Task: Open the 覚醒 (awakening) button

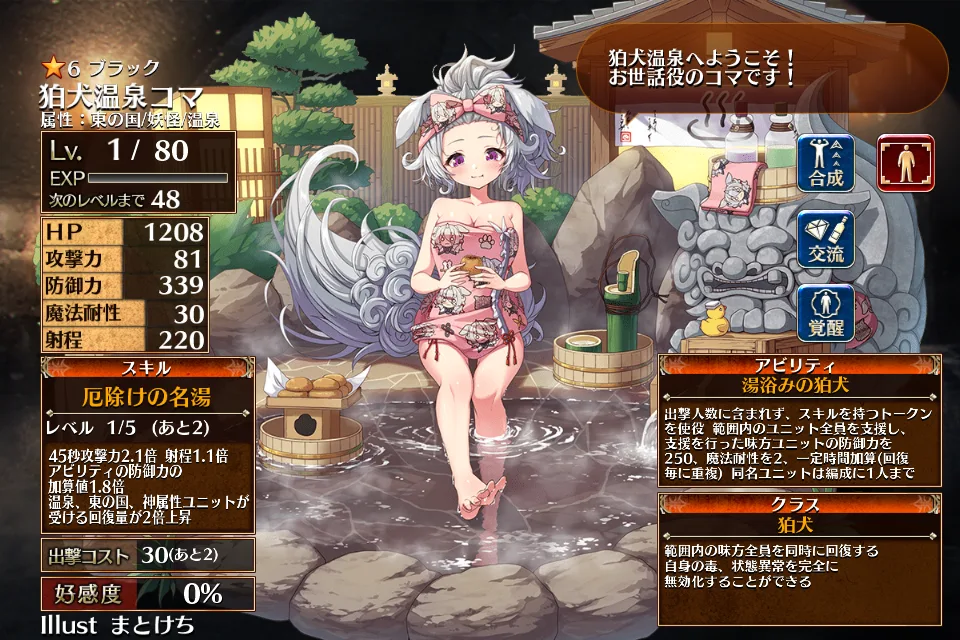Action: tap(825, 313)
